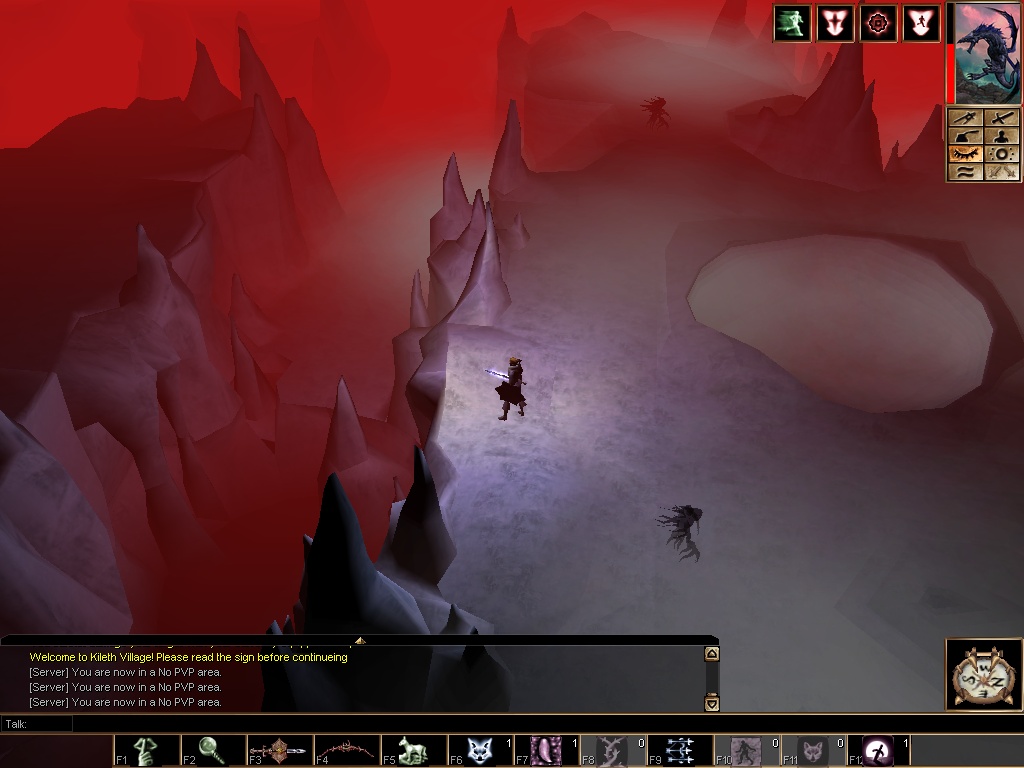Viewport: 1024px width, 768px height.
Task: Click the dotted ring mode button
Action: point(1001,154)
